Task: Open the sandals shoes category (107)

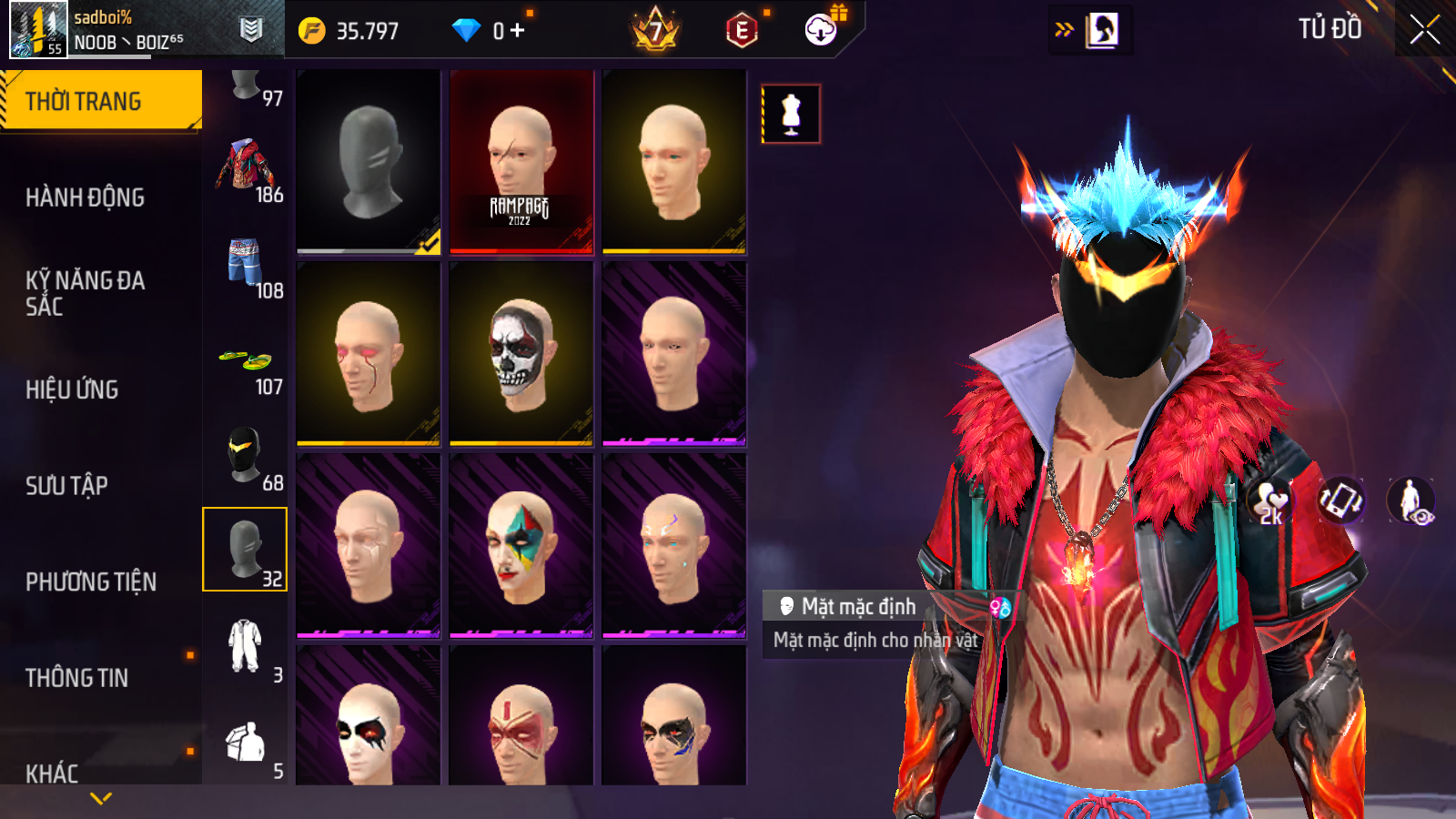Action: 246,362
